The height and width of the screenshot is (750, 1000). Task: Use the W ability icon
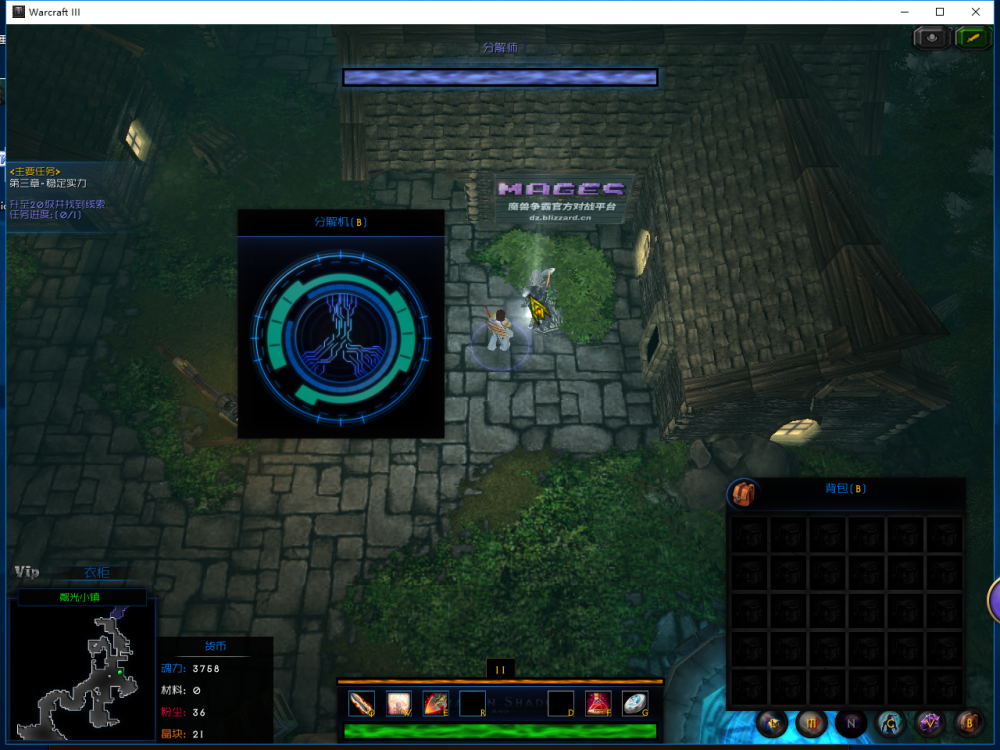[x=399, y=704]
